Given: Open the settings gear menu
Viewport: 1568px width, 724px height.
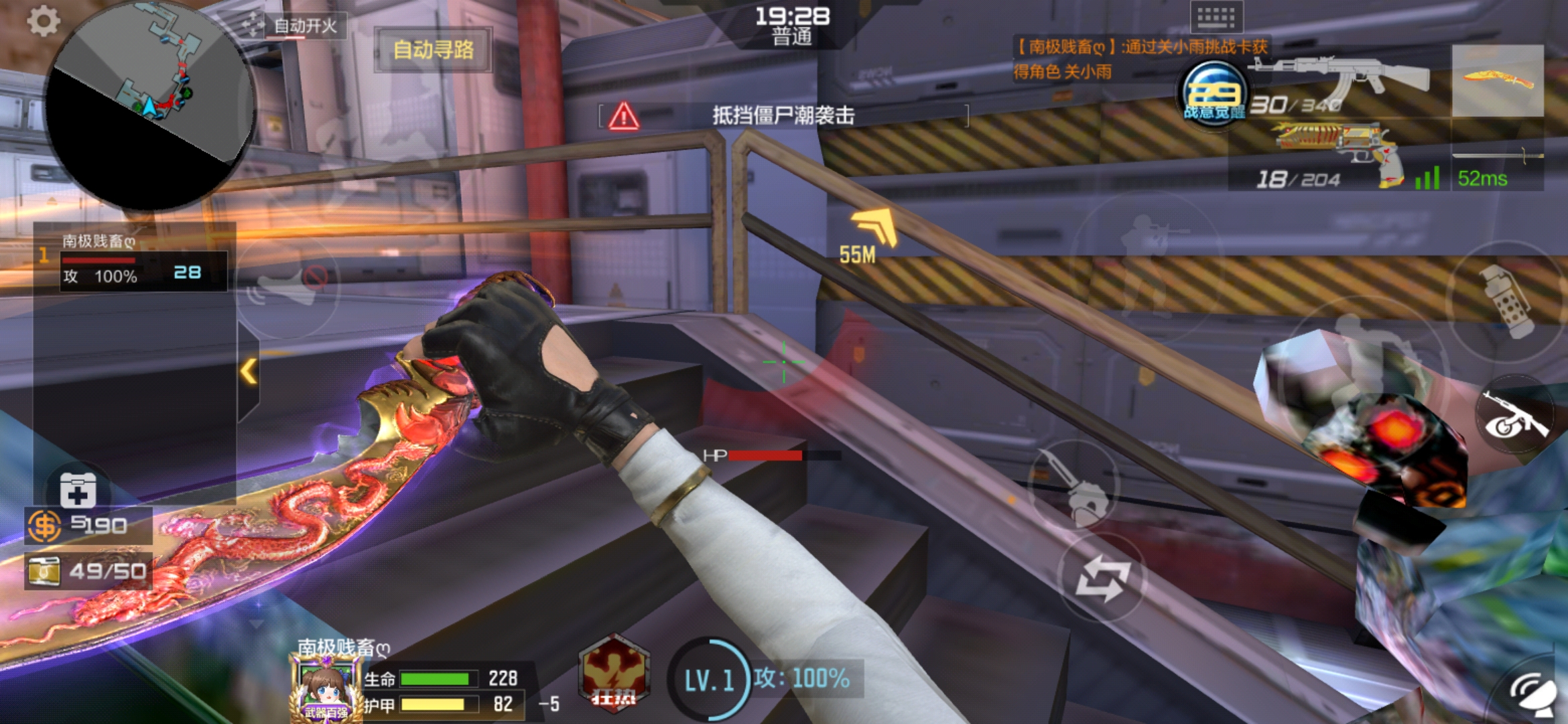Looking at the screenshot, I should tap(44, 21).
